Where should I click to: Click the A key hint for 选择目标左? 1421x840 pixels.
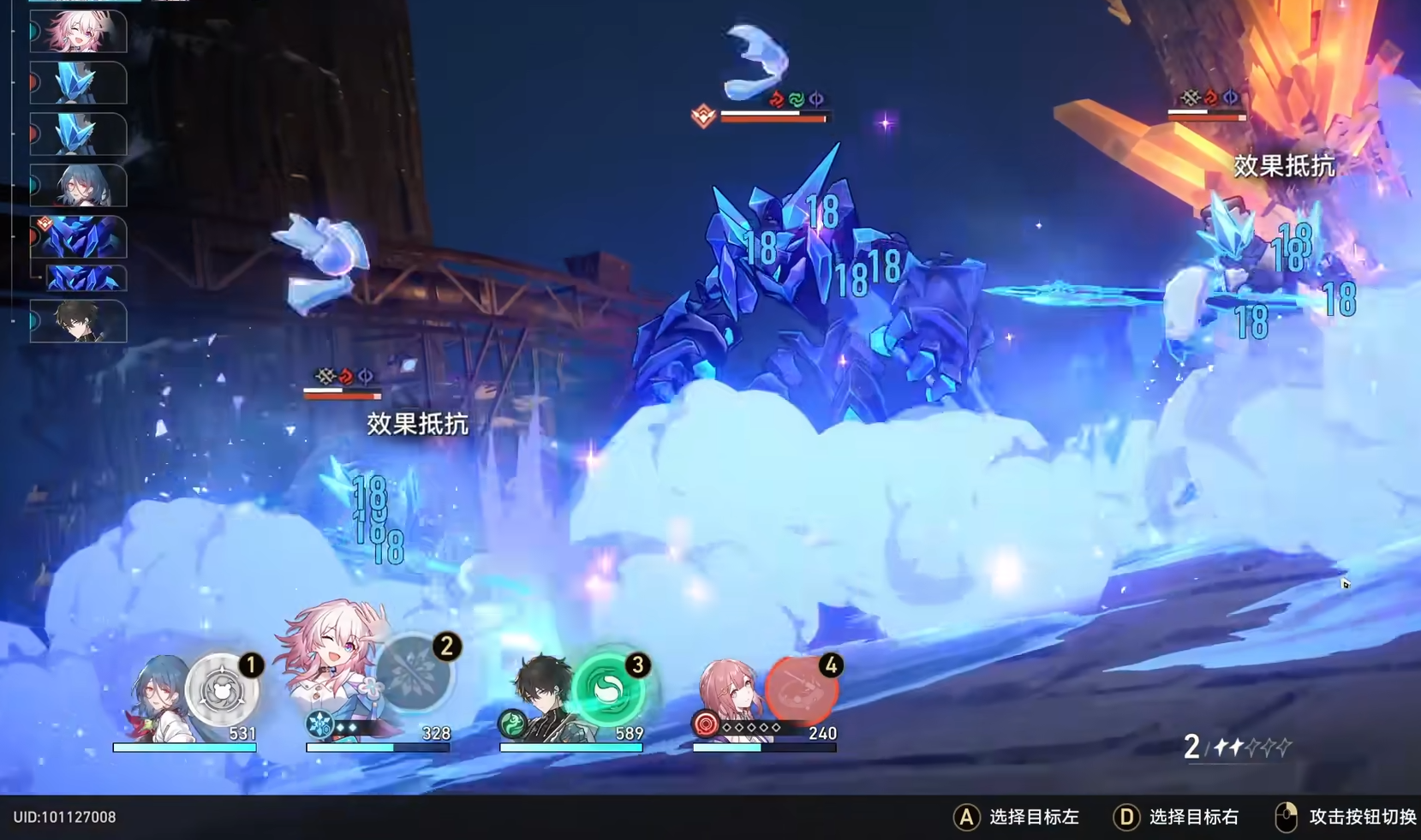pyautogui.click(x=965, y=816)
